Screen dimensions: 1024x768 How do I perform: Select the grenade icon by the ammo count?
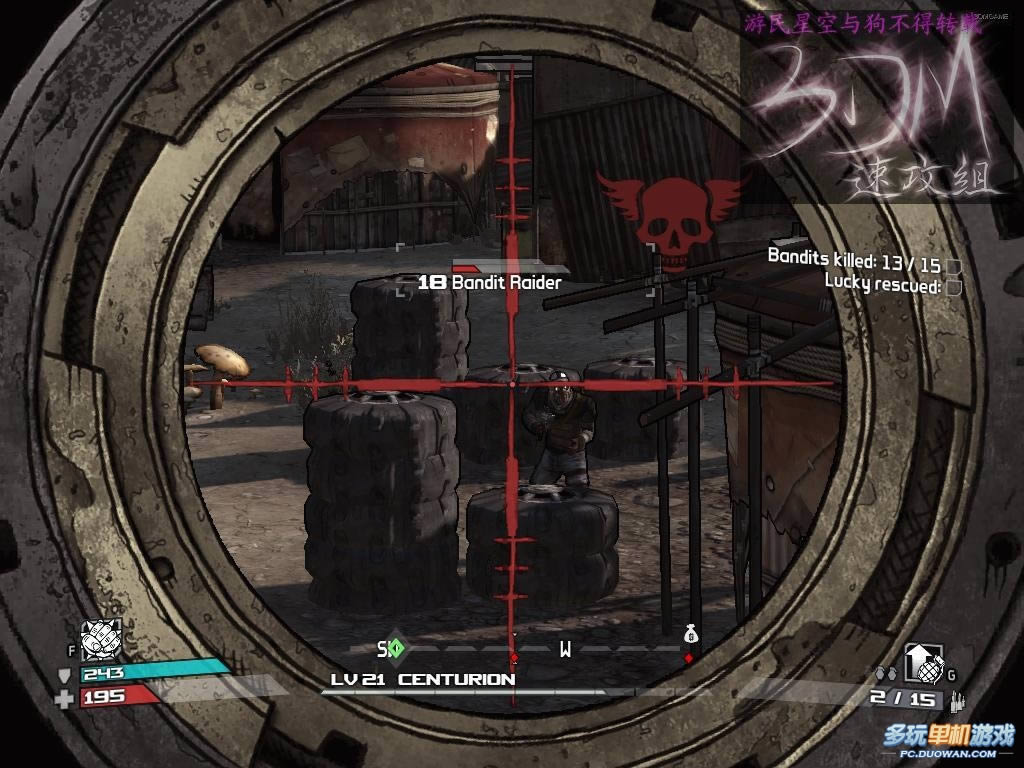[x=920, y=661]
